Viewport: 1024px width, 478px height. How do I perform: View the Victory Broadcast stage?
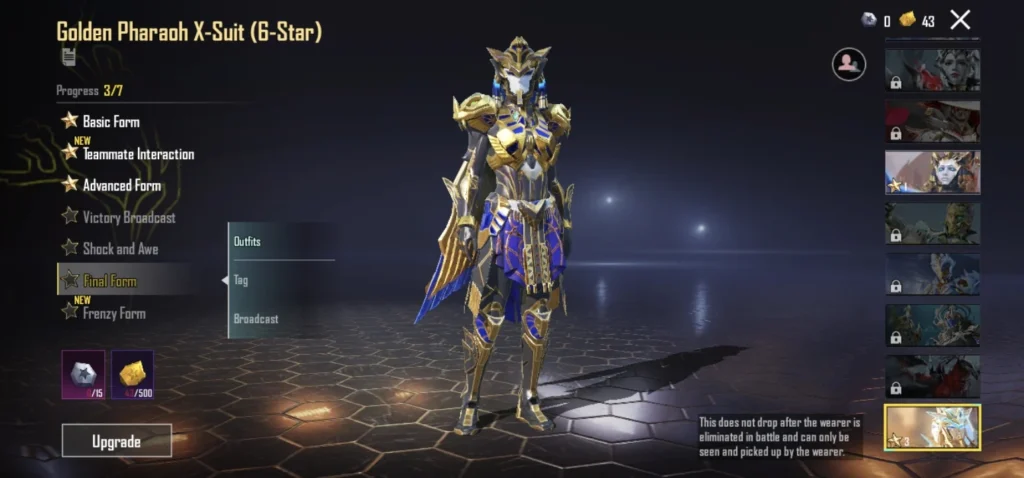click(128, 217)
